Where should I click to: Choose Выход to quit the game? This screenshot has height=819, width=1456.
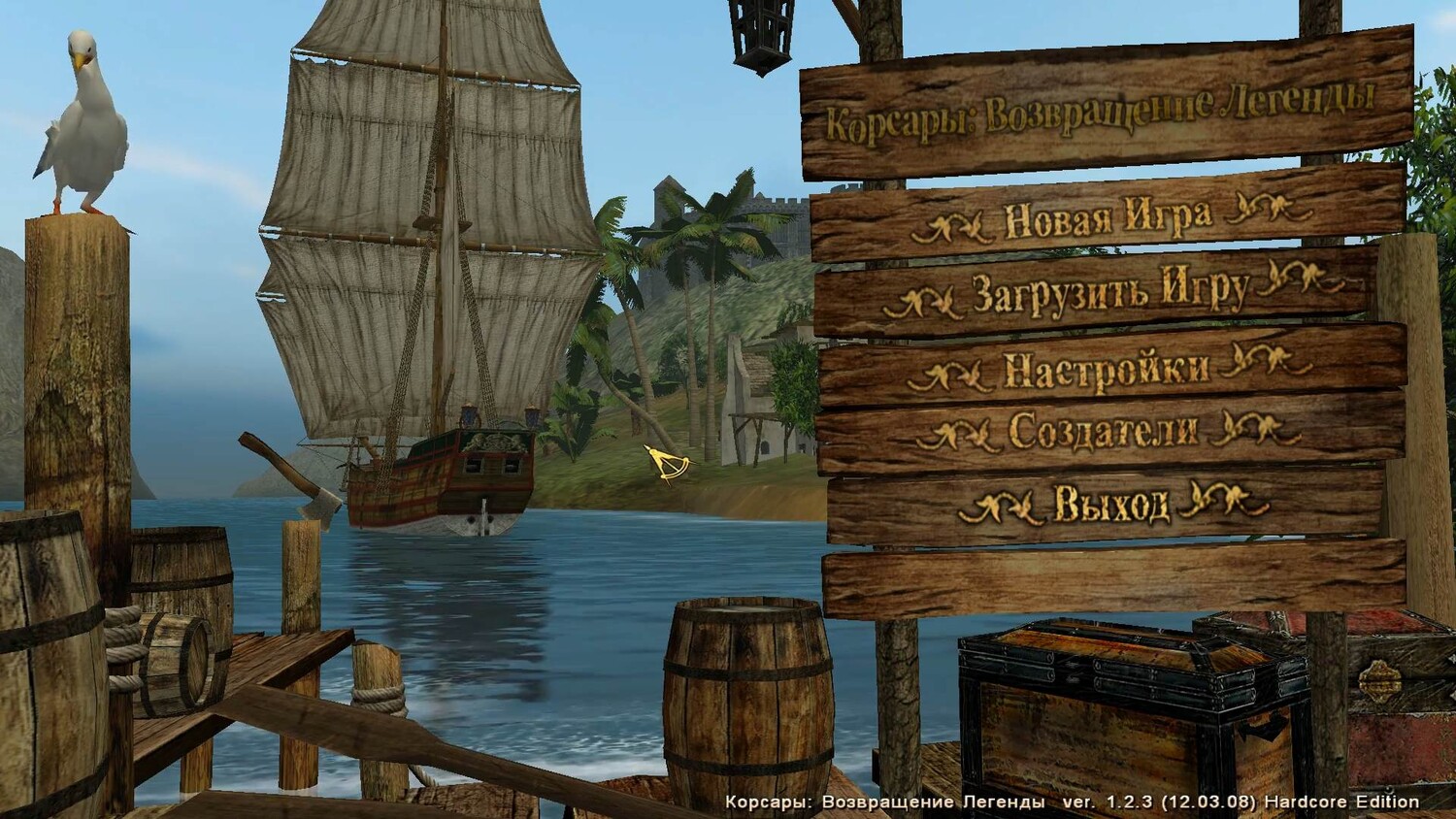[x=1111, y=504]
